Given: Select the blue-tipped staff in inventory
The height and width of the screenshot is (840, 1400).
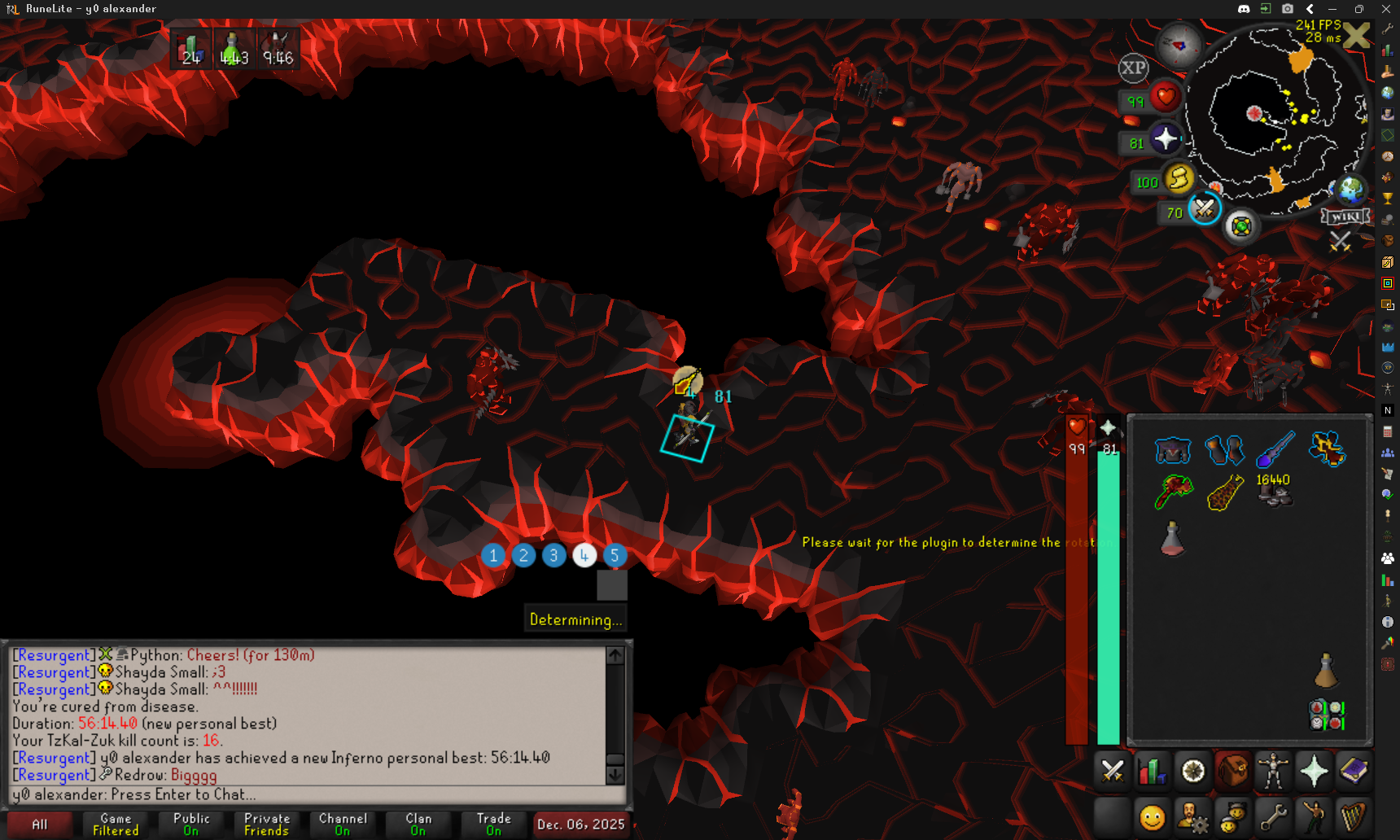Looking at the screenshot, I should point(1275,450).
